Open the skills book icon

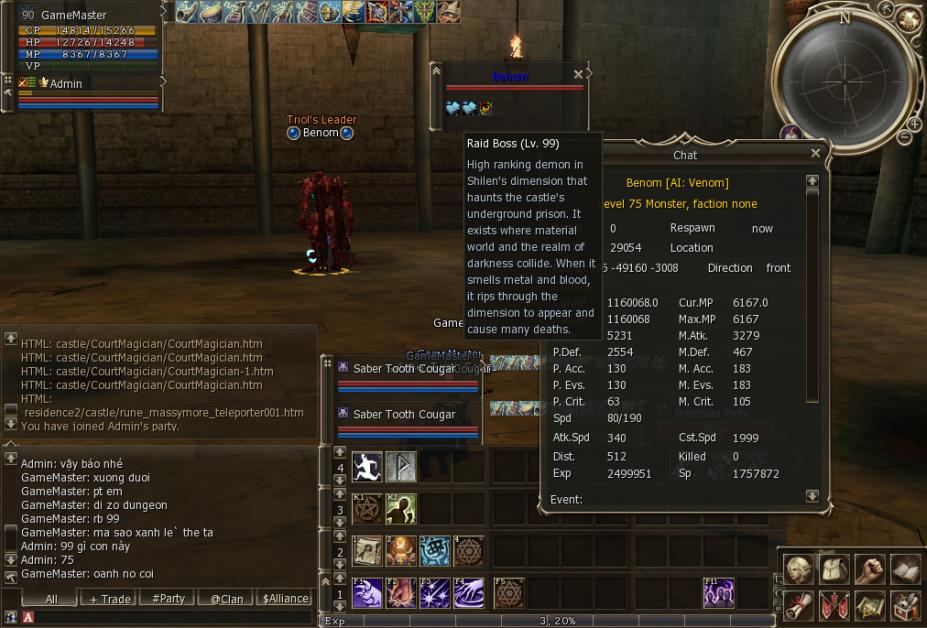point(905,570)
